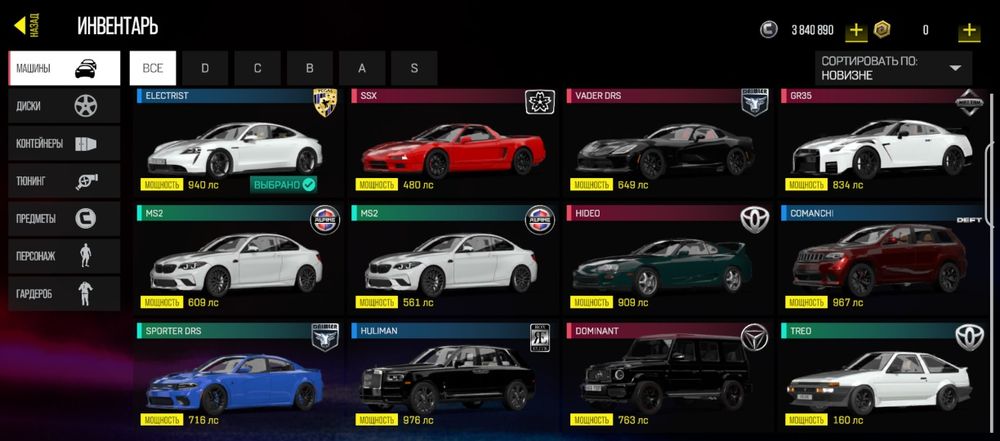Filter cars by class B

pyautogui.click(x=310, y=68)
